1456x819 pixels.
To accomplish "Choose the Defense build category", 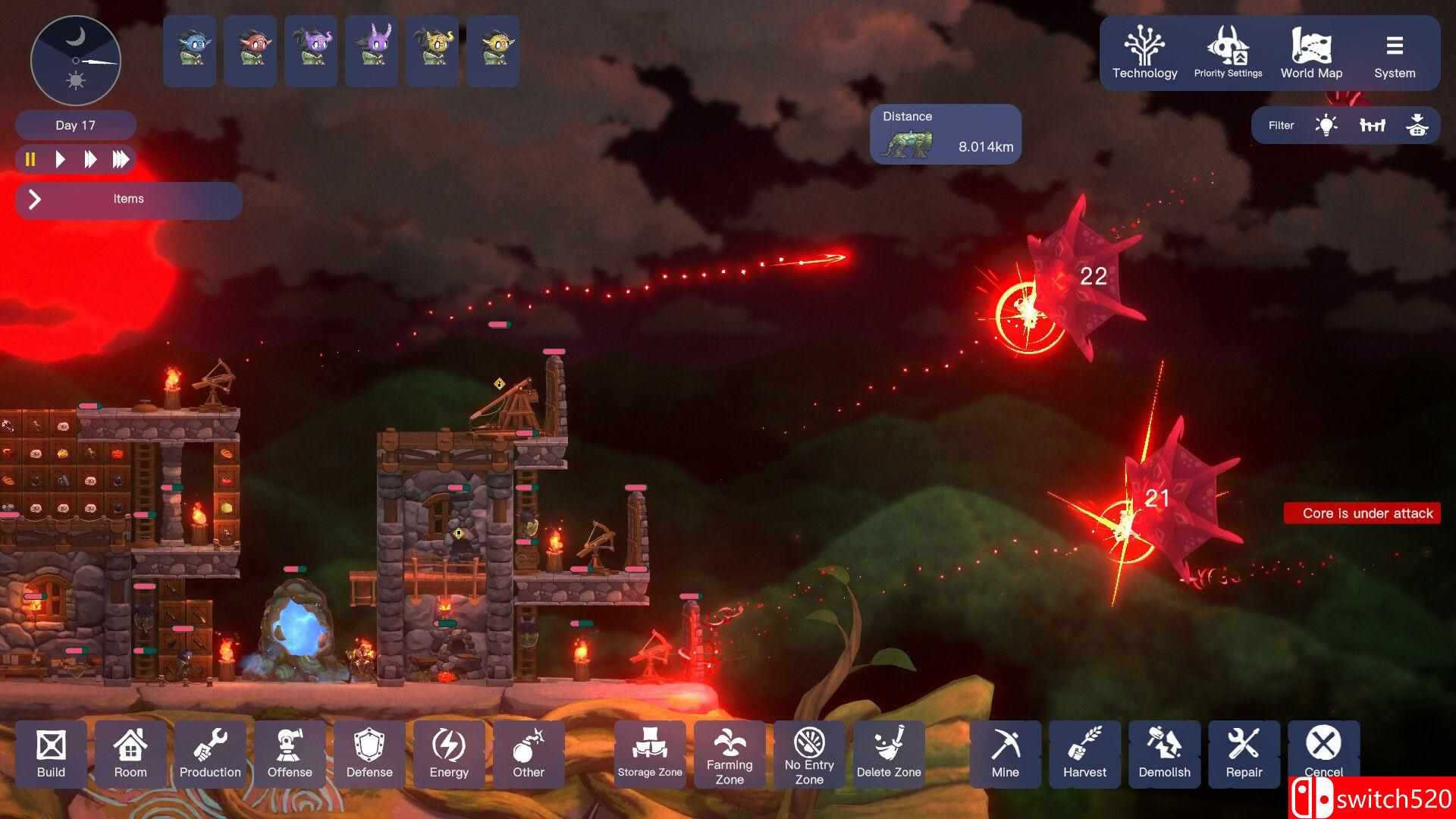I will pyautogui.click(x=369, y=754).
